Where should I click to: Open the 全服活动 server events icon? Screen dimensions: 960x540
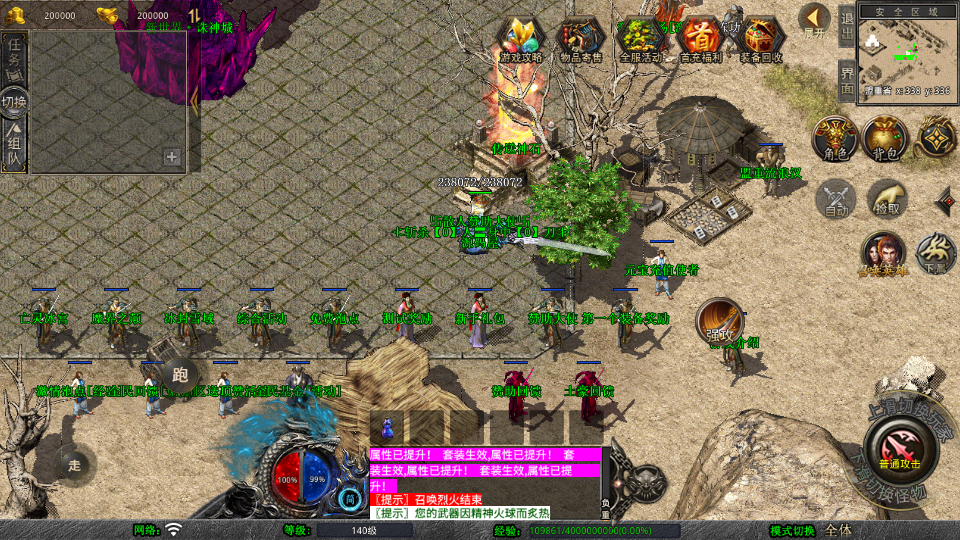point(640,39)
